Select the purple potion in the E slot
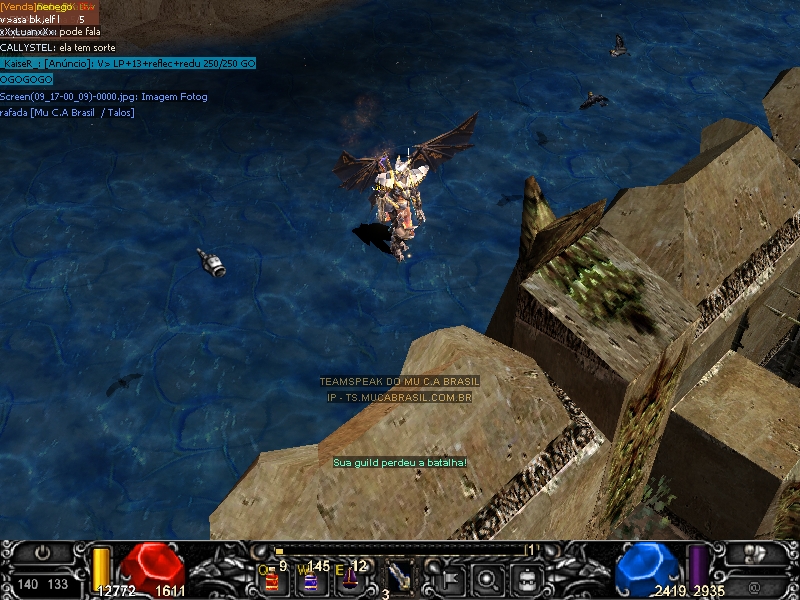 coord(352,577)
